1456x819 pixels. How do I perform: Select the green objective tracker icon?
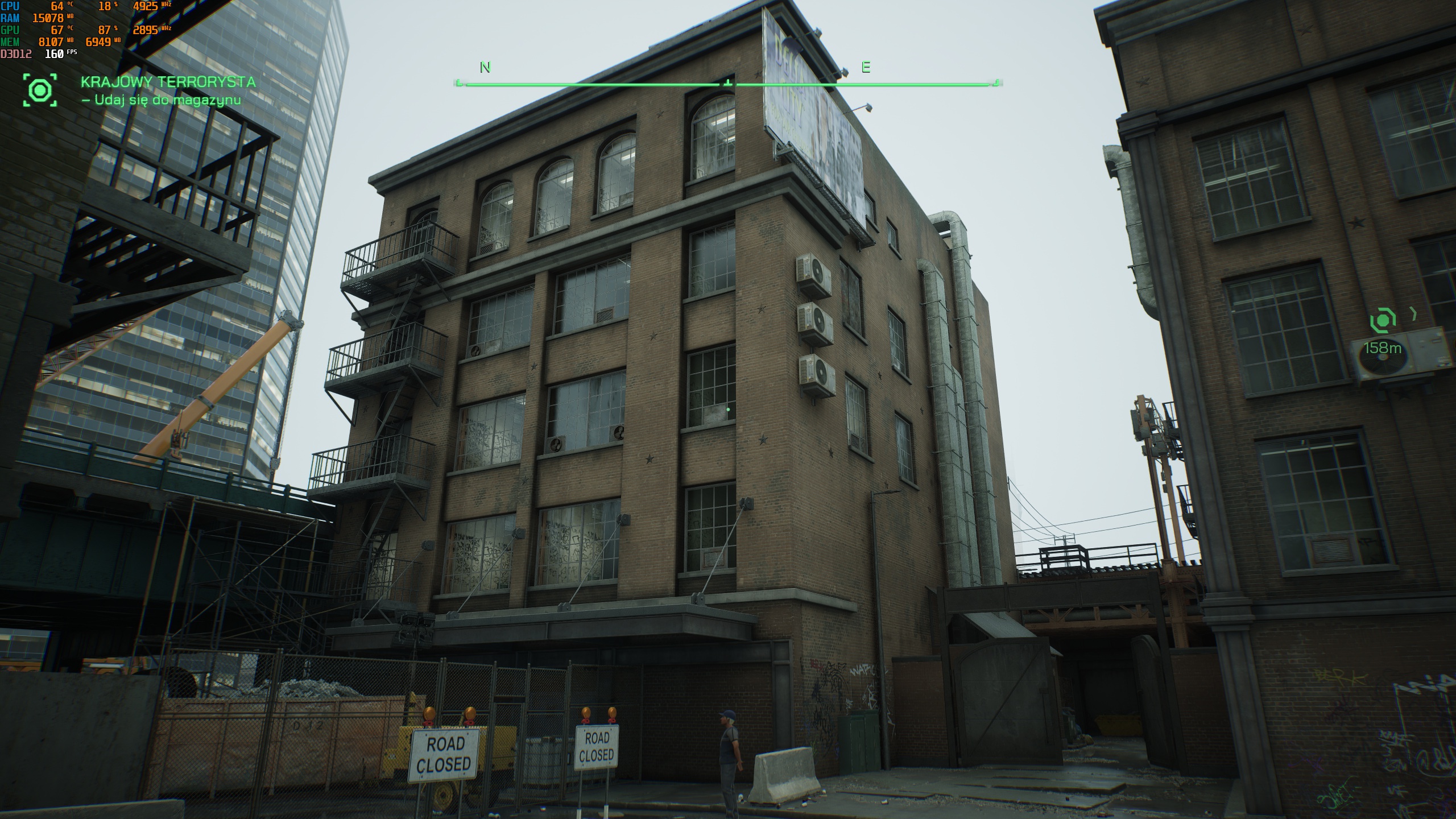tap(40, 90)
